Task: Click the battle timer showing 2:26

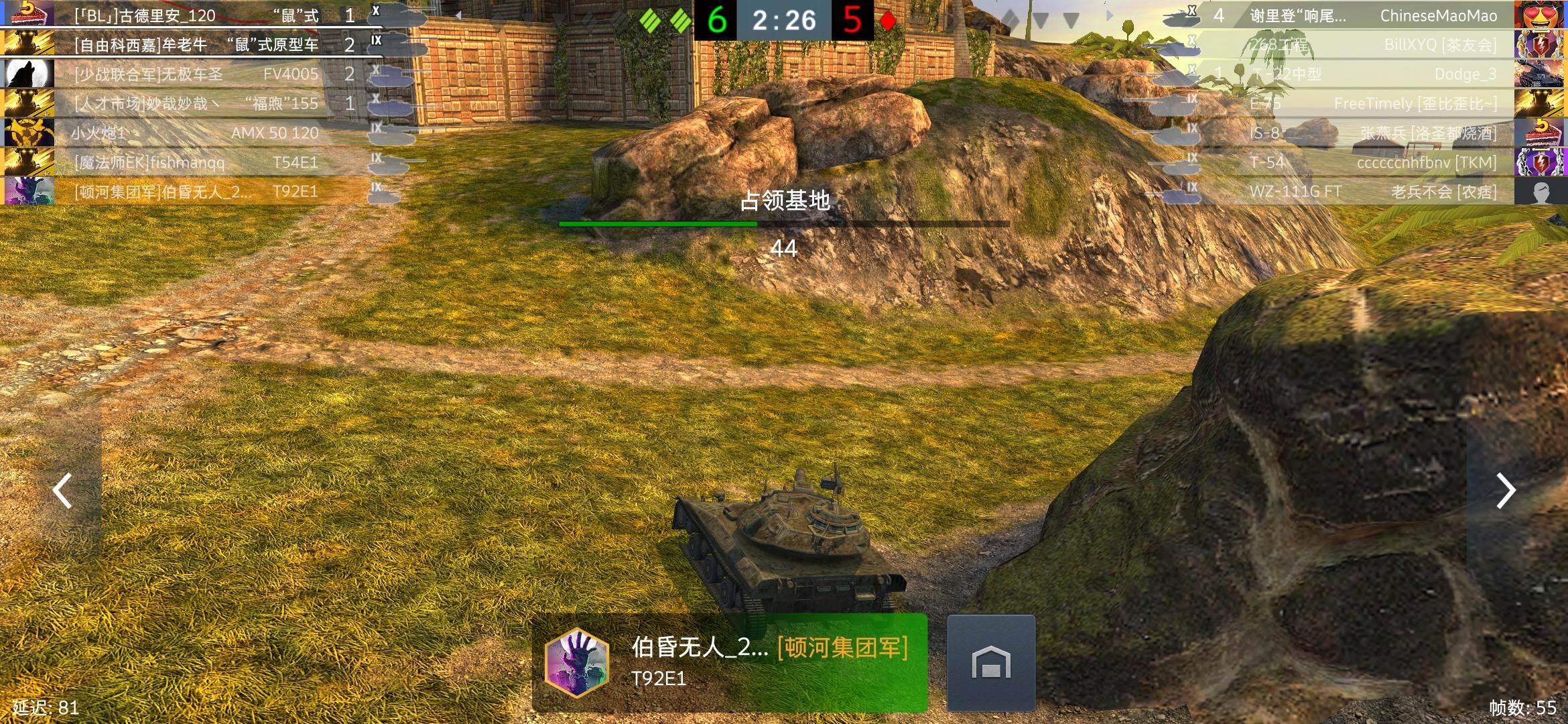Action: pos(783,20)
